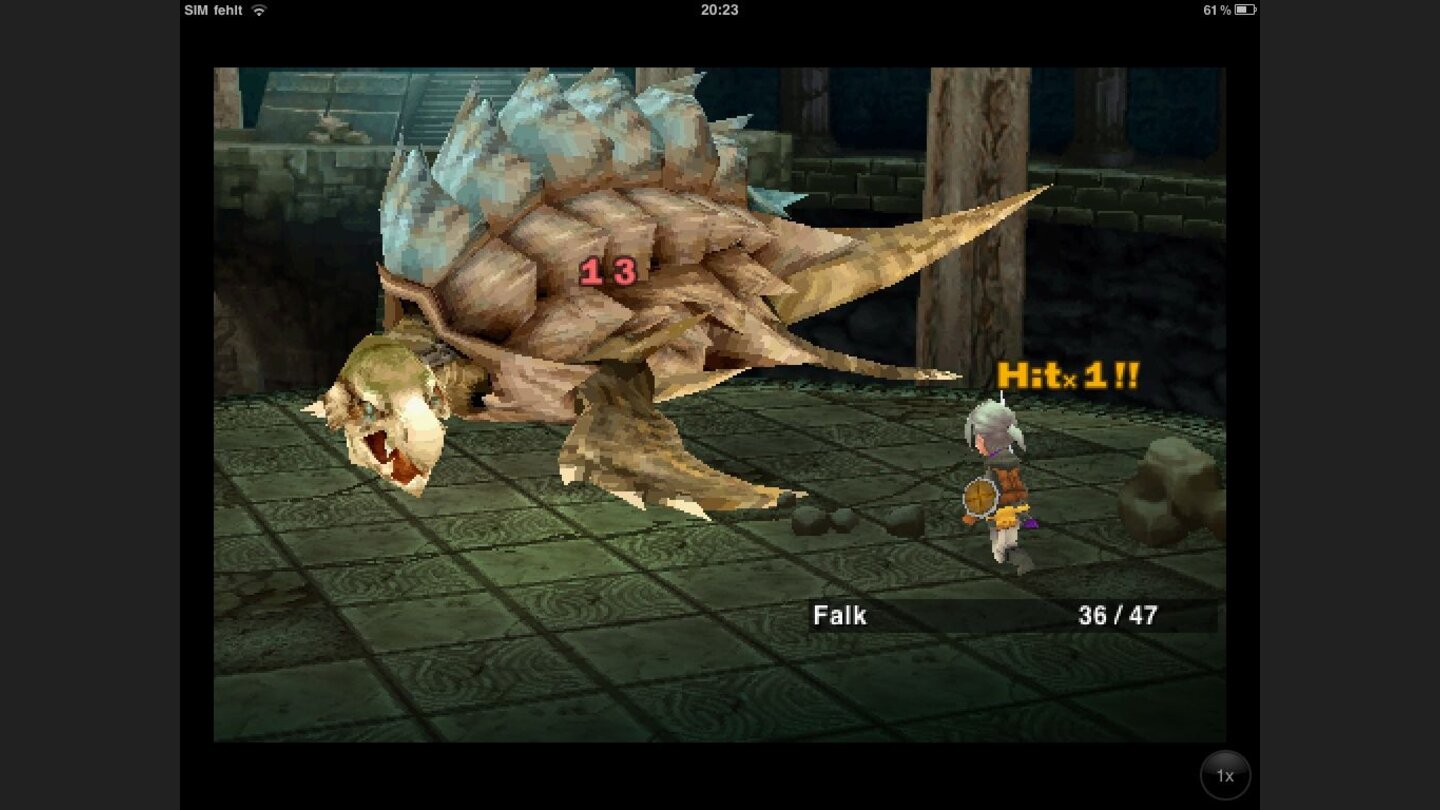This screenshot has width=1440, height=810.
Task: Select the Falk name label
Action: coord(838,615)
